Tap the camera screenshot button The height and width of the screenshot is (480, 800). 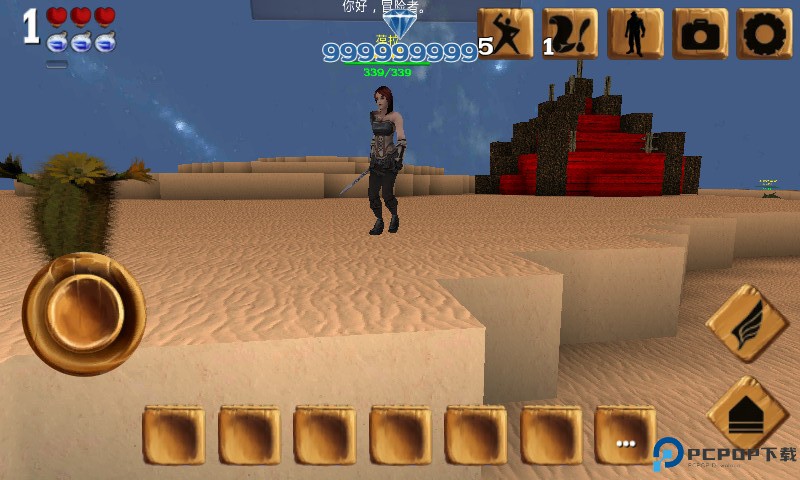[700, 34]
